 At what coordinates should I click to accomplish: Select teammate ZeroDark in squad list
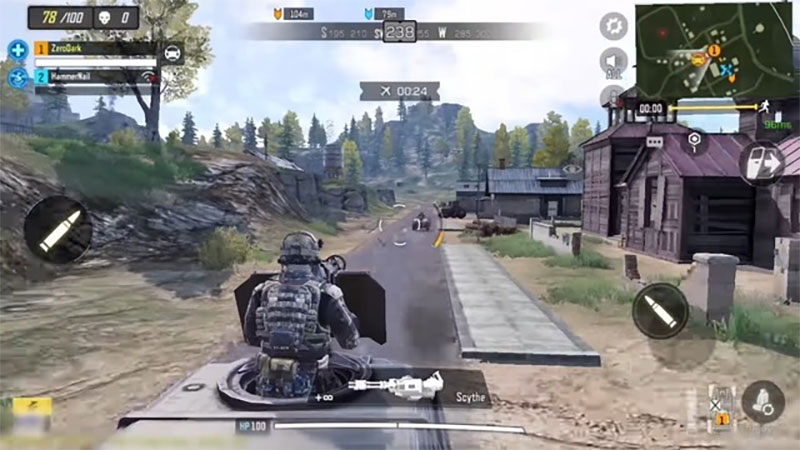pyautogui.click(x=95, y=48)
